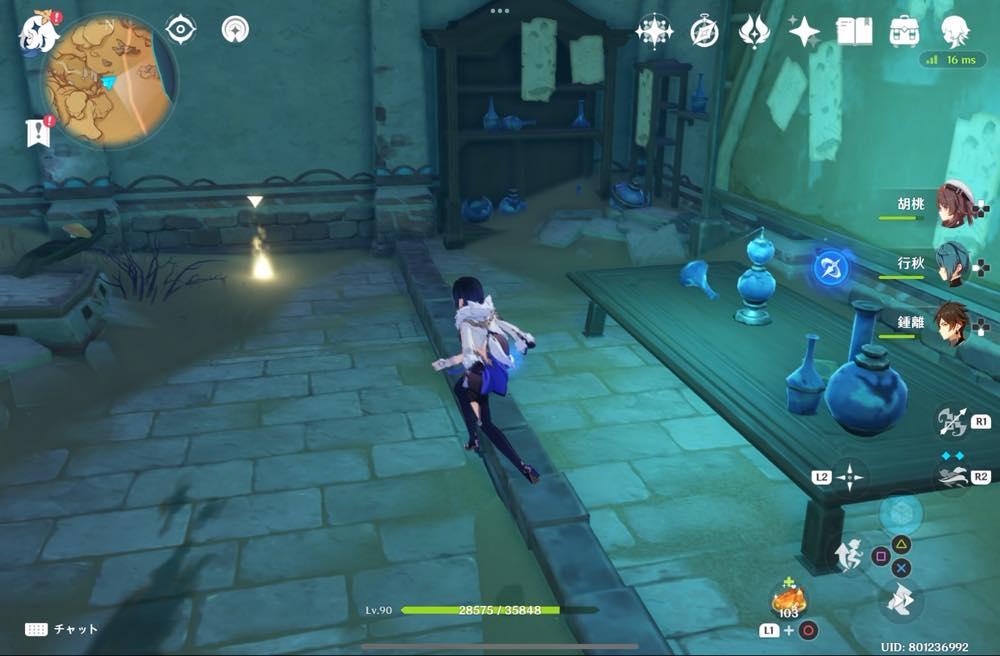Open the チャット chat box
Viewport: 1000px width, 656px height.
62,629
